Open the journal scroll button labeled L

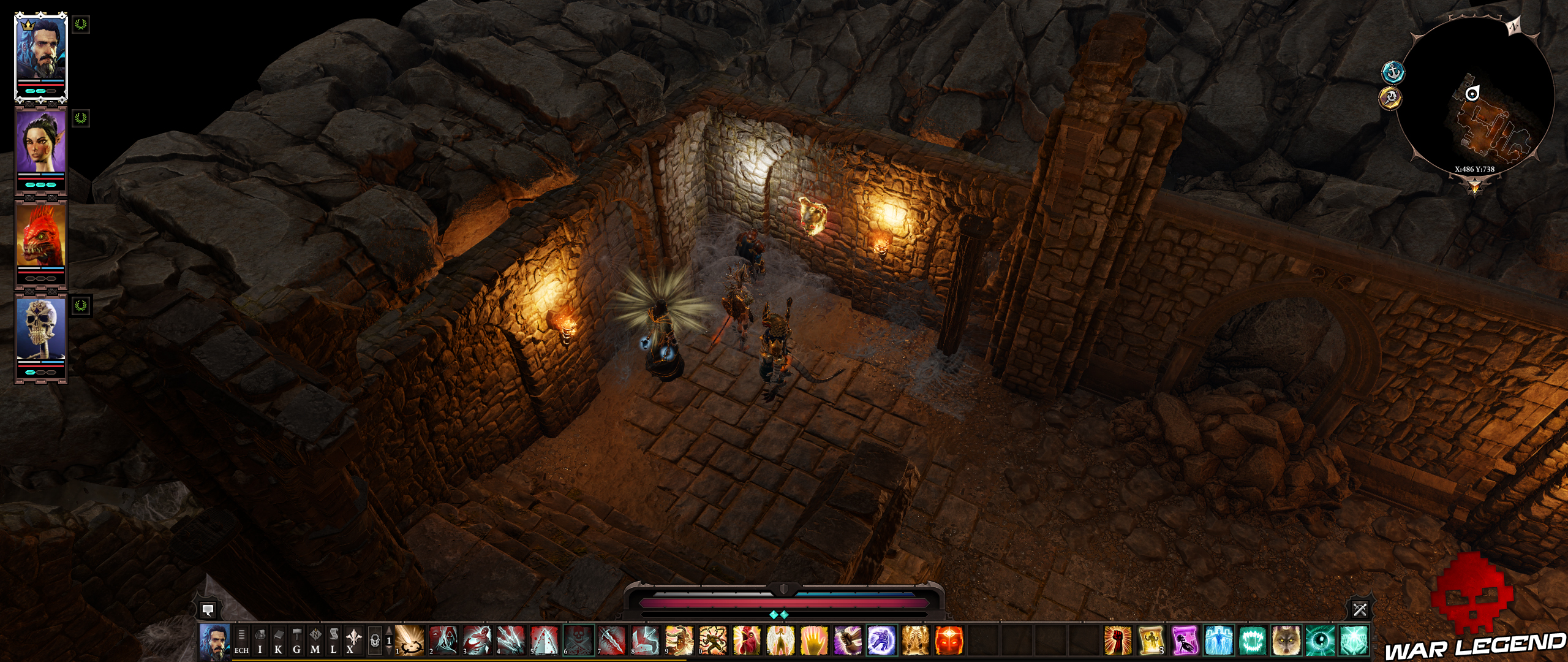click(x=334, y=640)
